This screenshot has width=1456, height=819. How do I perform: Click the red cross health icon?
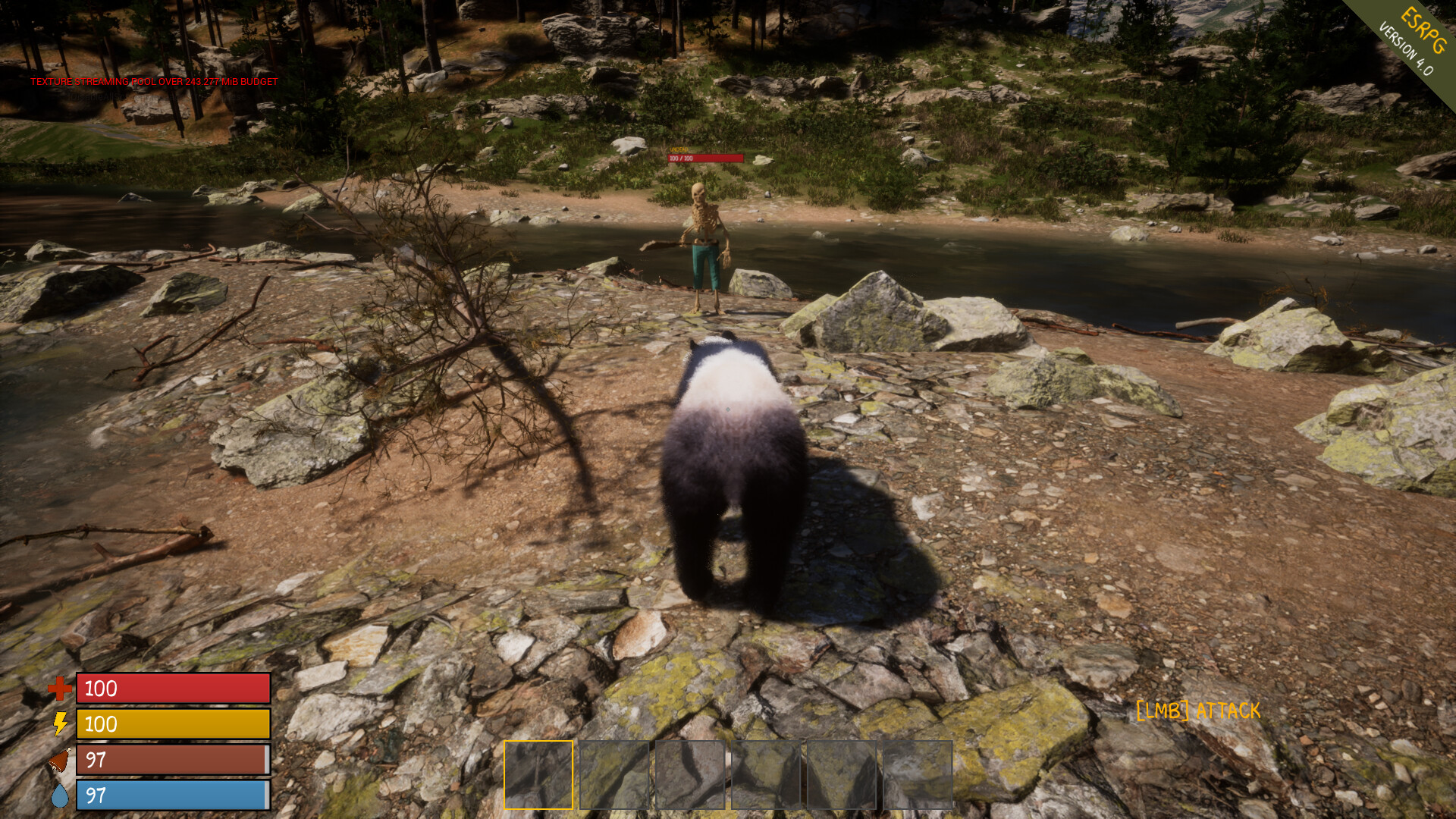pyautogui.click(x=59, y=689)
